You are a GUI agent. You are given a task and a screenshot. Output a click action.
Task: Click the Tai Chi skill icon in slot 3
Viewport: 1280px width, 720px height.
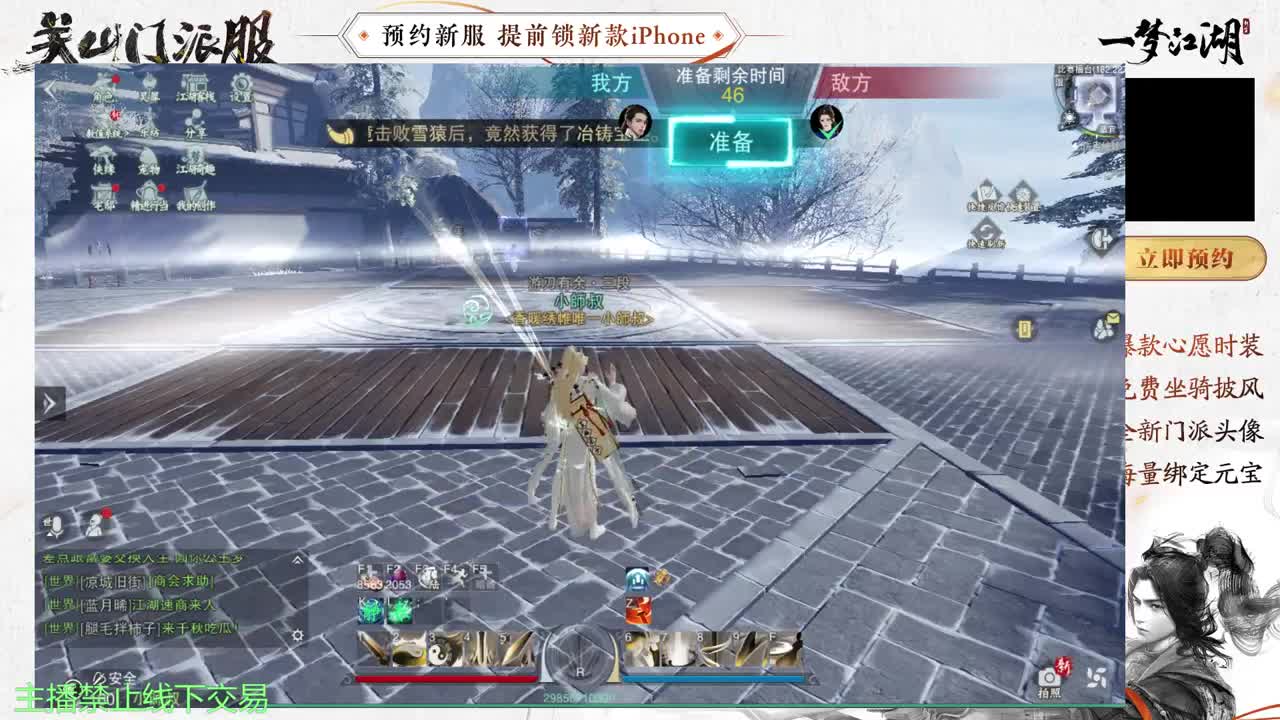[437, 650]
